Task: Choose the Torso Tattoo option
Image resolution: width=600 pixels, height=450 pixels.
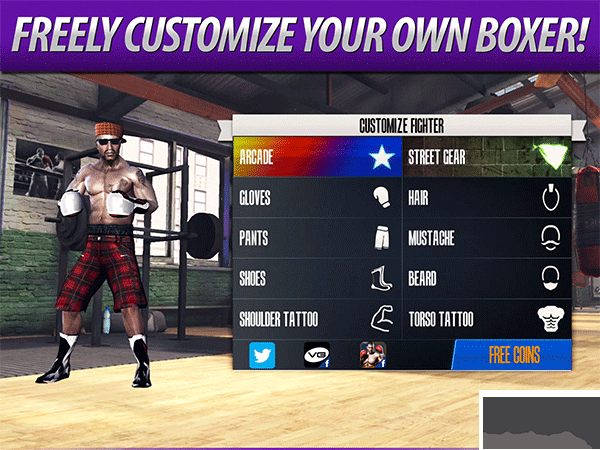Action: (x=487, y=319)
